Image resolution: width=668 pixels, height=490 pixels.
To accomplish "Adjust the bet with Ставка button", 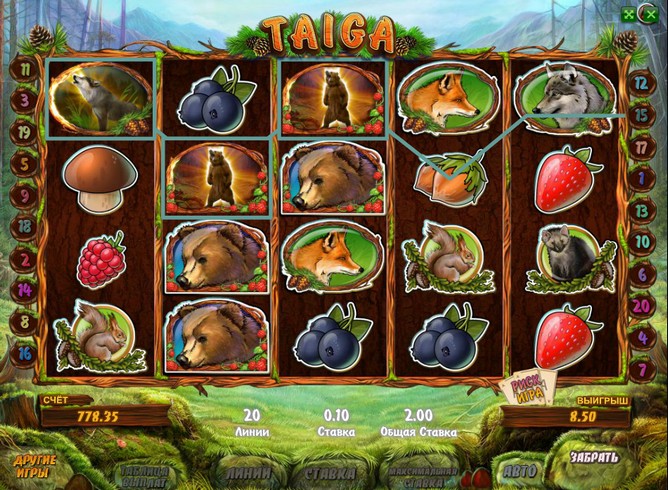I will coord(329,471).
